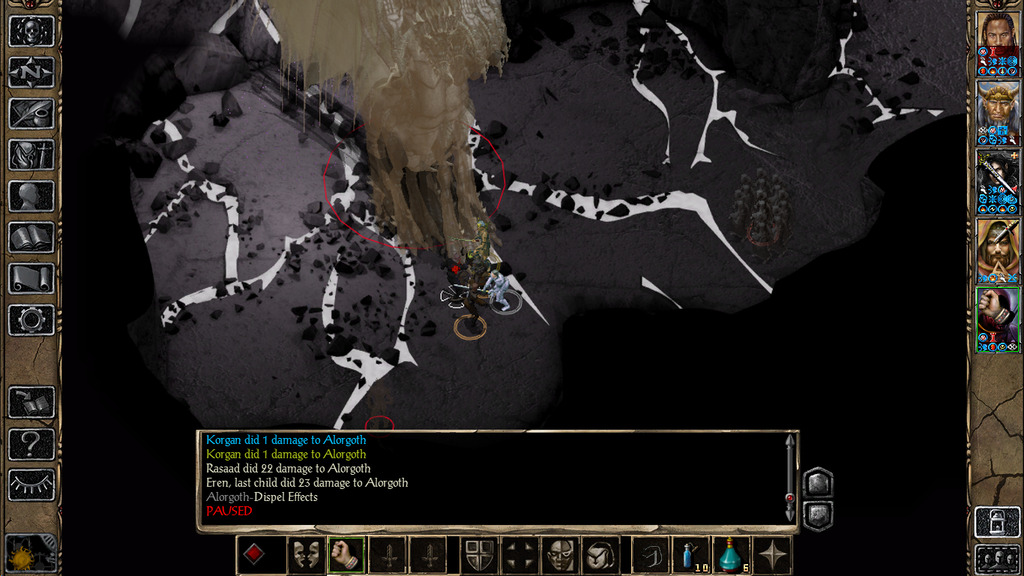1024x576 pixels.
Task: Select all party members button
Action: [x=997, y=559]
